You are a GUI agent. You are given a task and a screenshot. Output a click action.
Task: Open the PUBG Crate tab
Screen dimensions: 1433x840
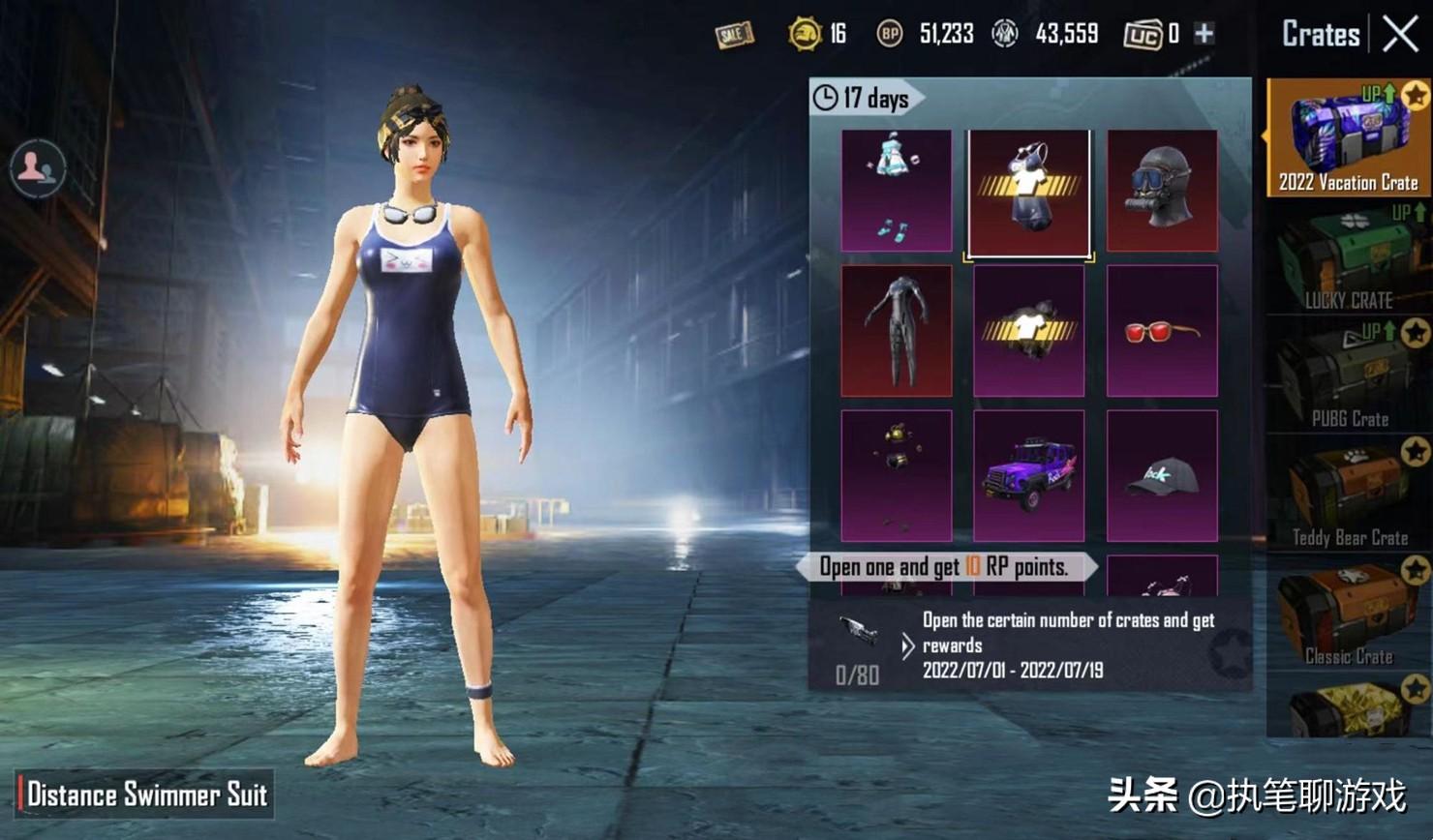(1348, 375)
